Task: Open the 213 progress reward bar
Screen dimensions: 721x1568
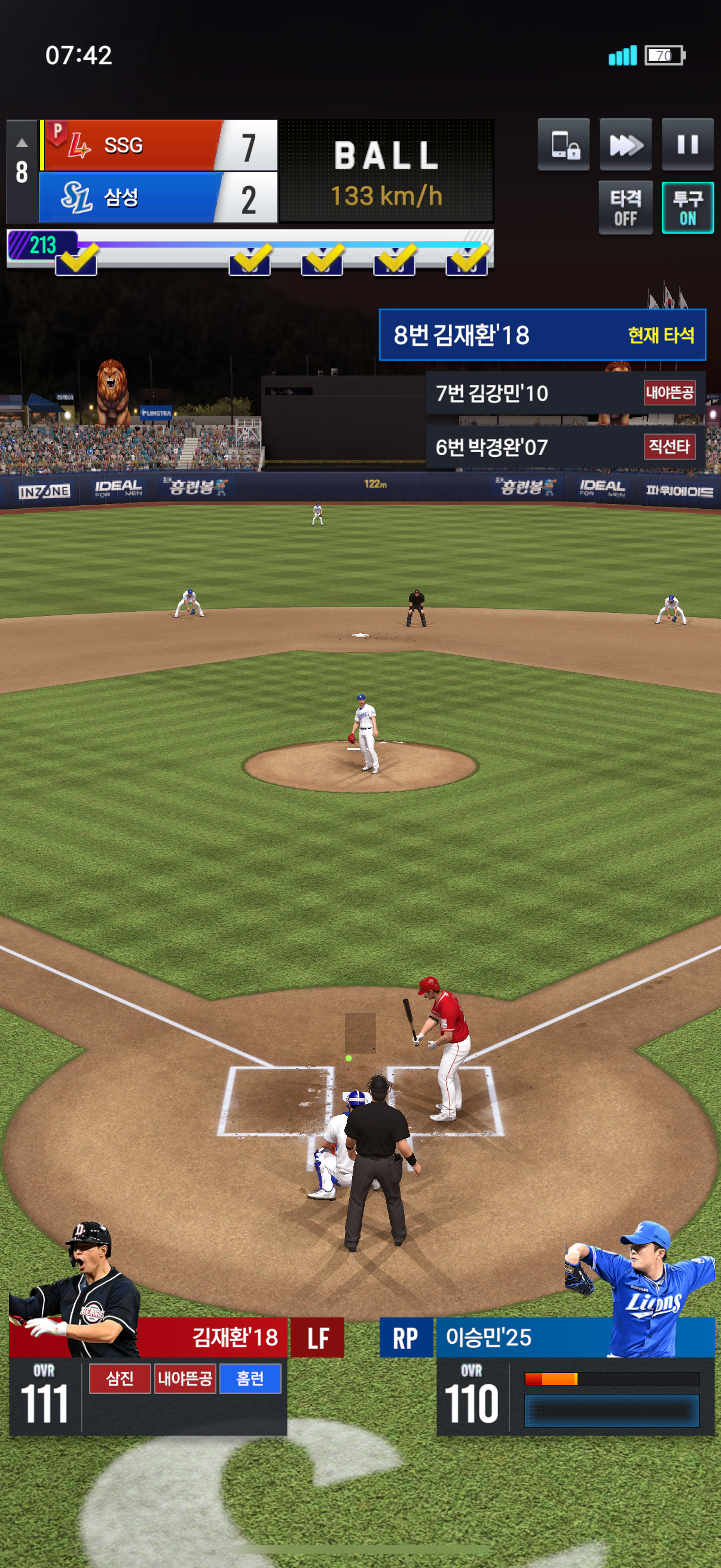Action: (42, 245)
